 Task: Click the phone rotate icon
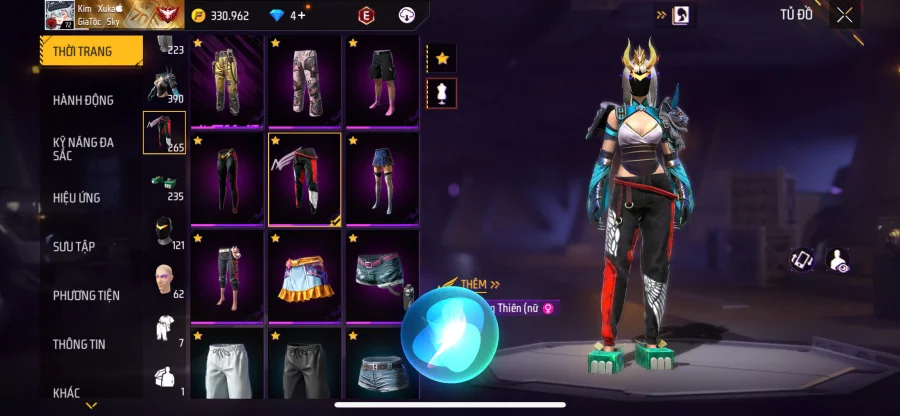click(x=801, y=260)
